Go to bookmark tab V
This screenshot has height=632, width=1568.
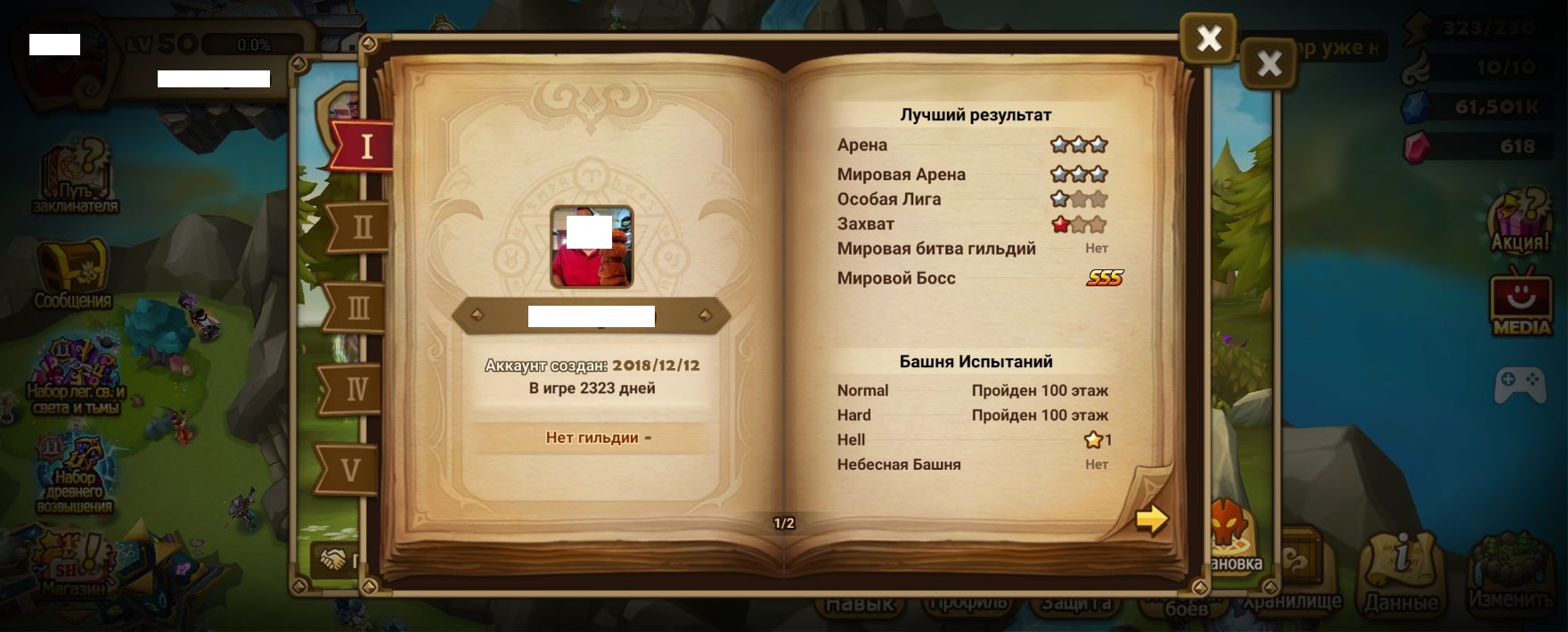click(x=351, y=469)
